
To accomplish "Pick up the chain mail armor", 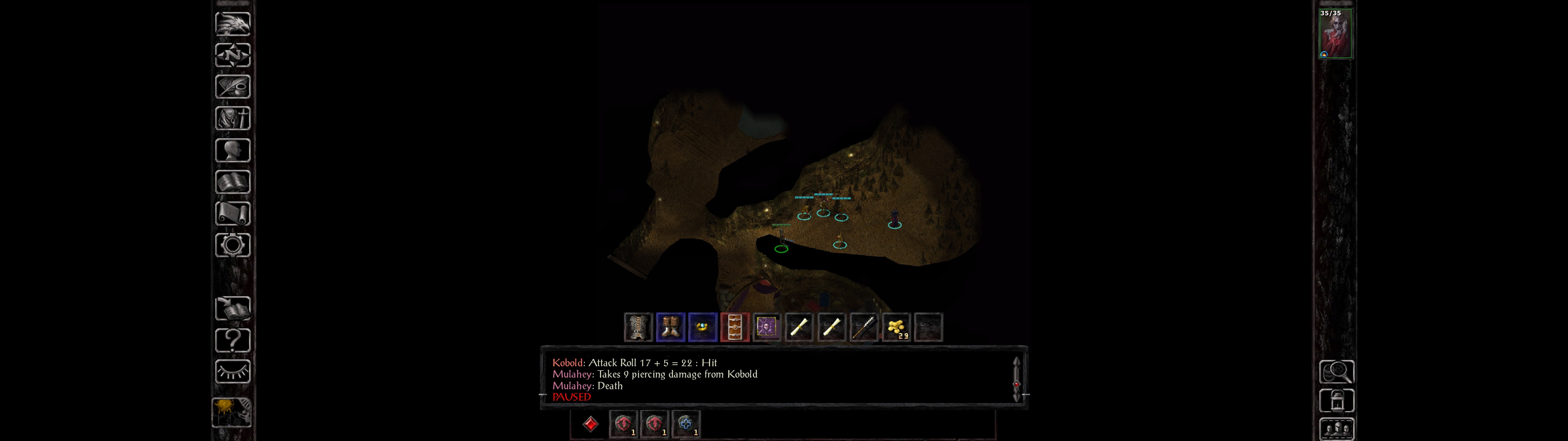I will click(638, 328).
